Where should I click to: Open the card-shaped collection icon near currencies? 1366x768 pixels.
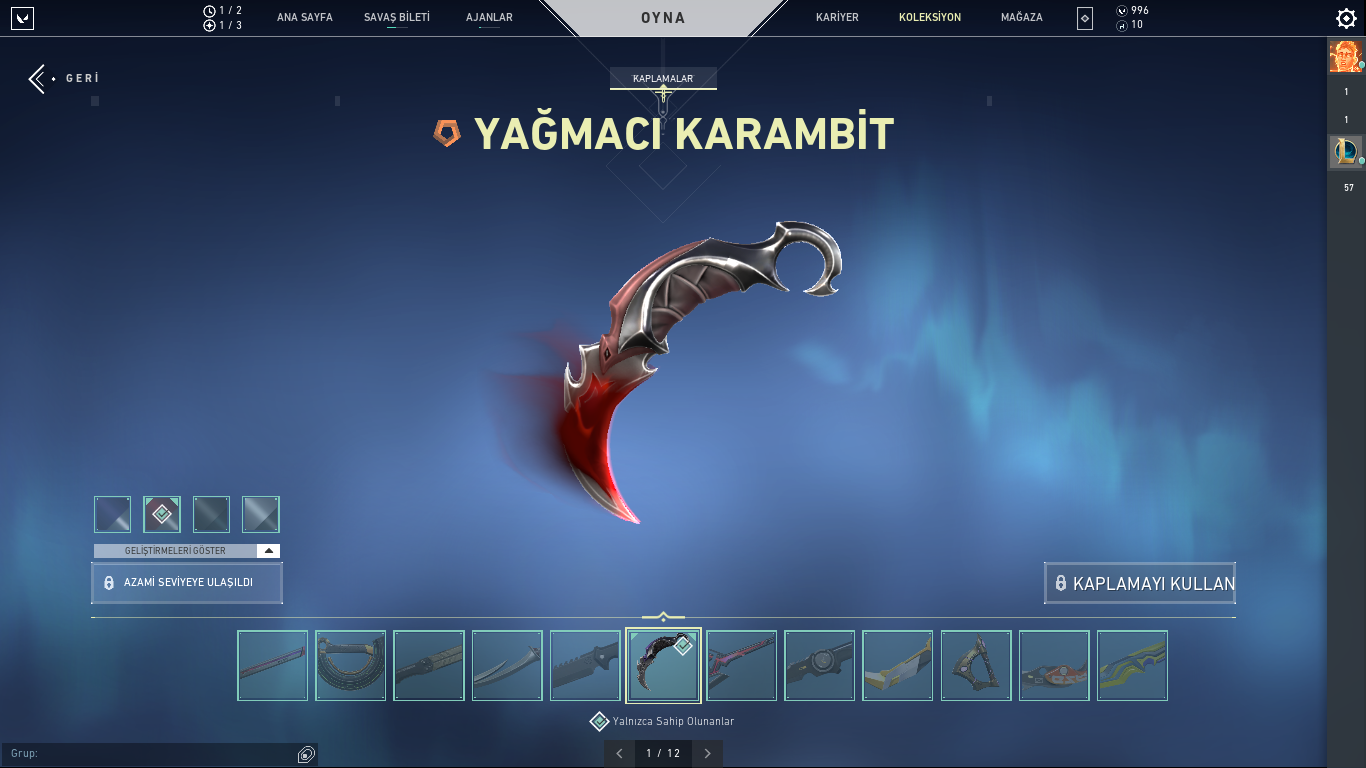[x=1083, y=17]
